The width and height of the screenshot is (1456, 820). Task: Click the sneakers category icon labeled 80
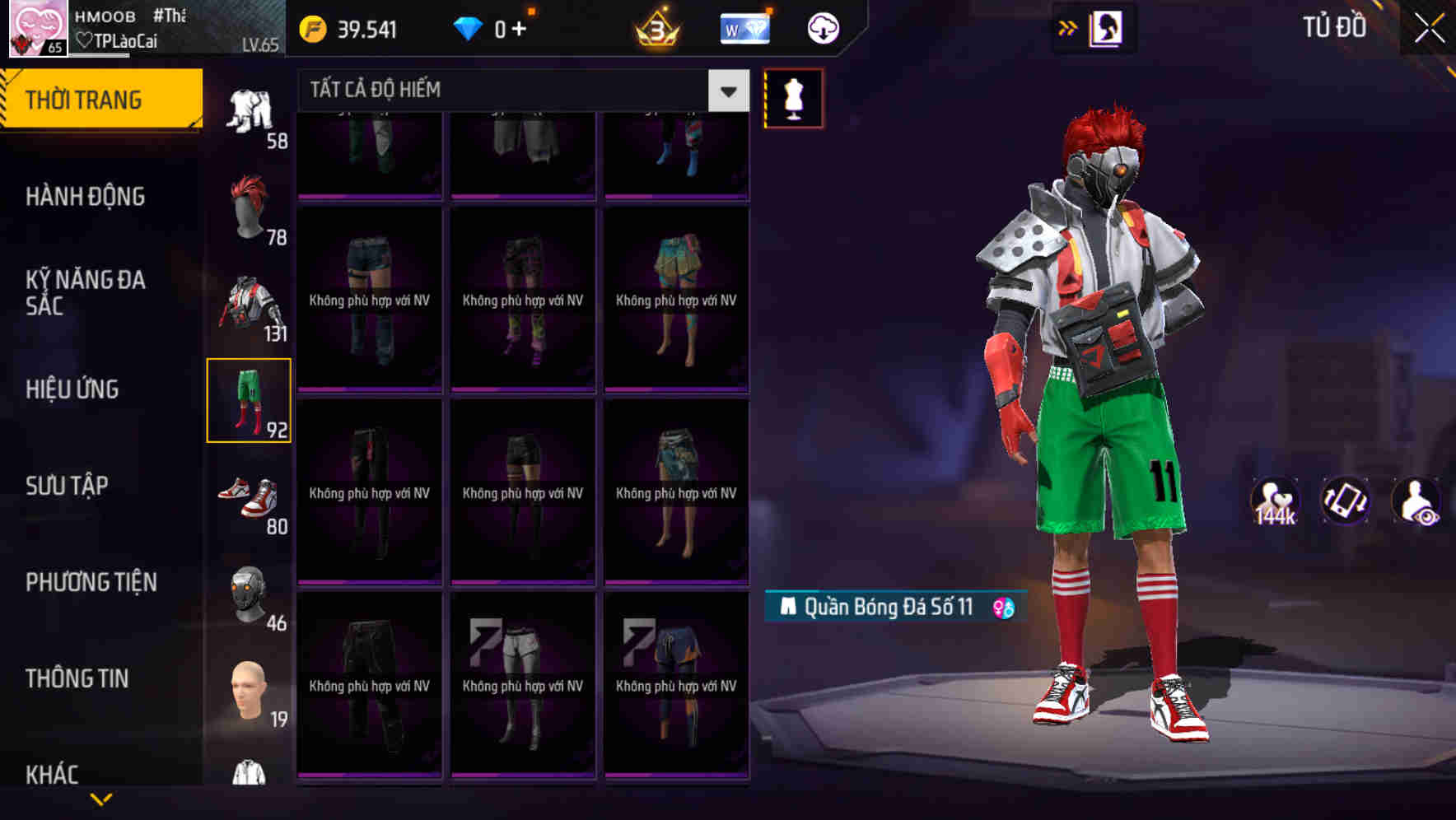coord(249,498)
